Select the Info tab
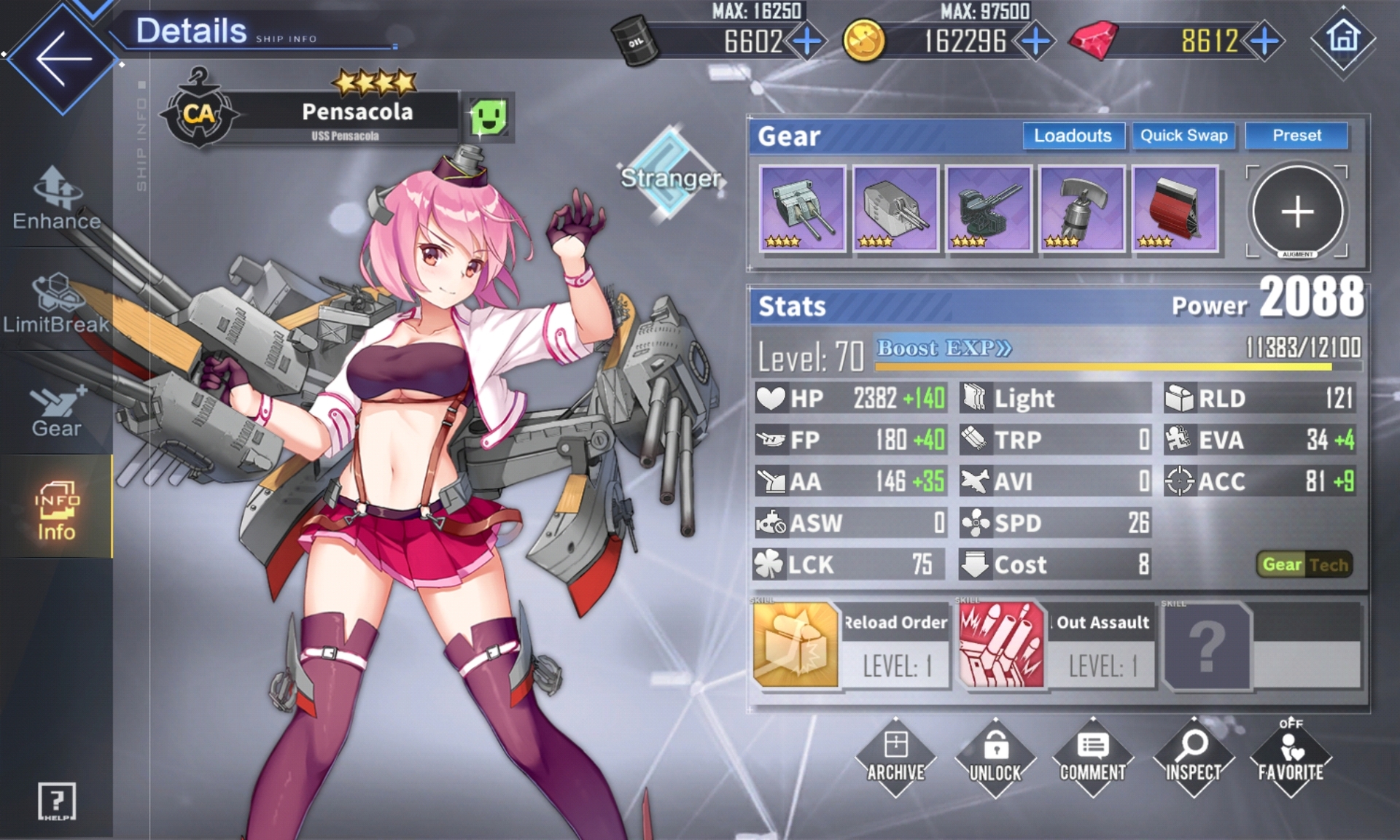The image size is (1400, 840). click(x=56, y=510)
